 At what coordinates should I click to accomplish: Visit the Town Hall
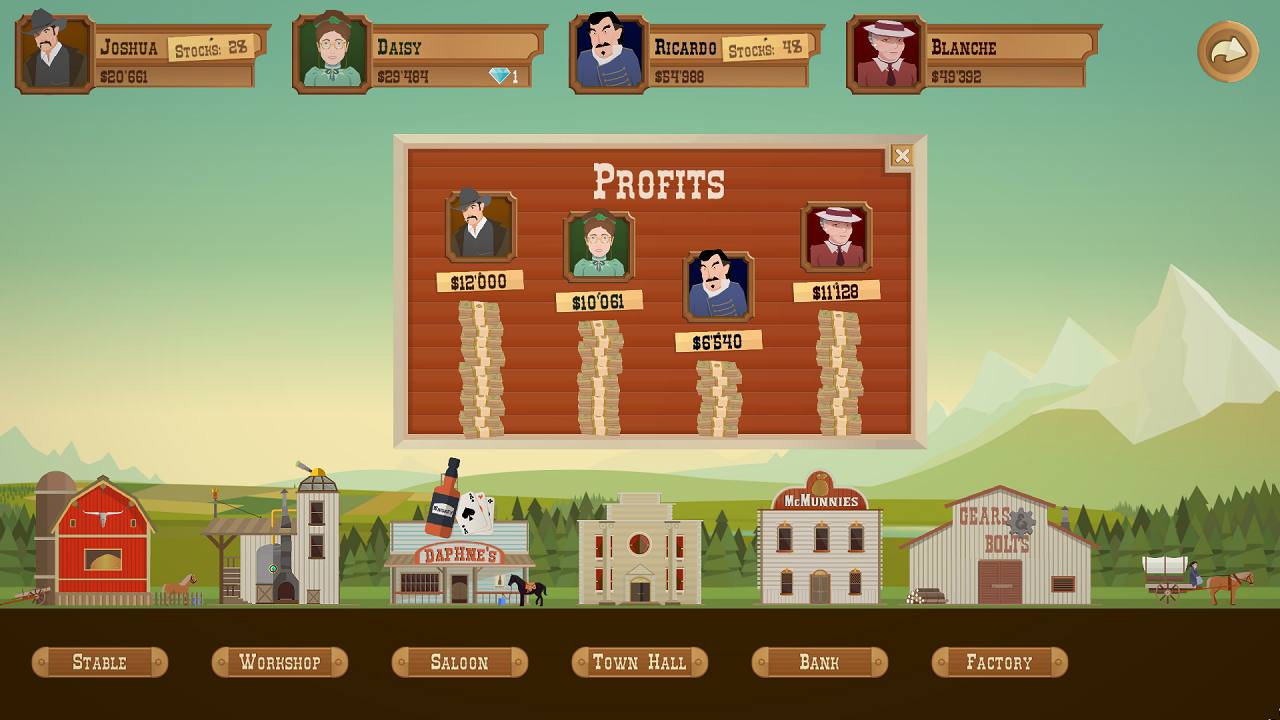[639, 661]
